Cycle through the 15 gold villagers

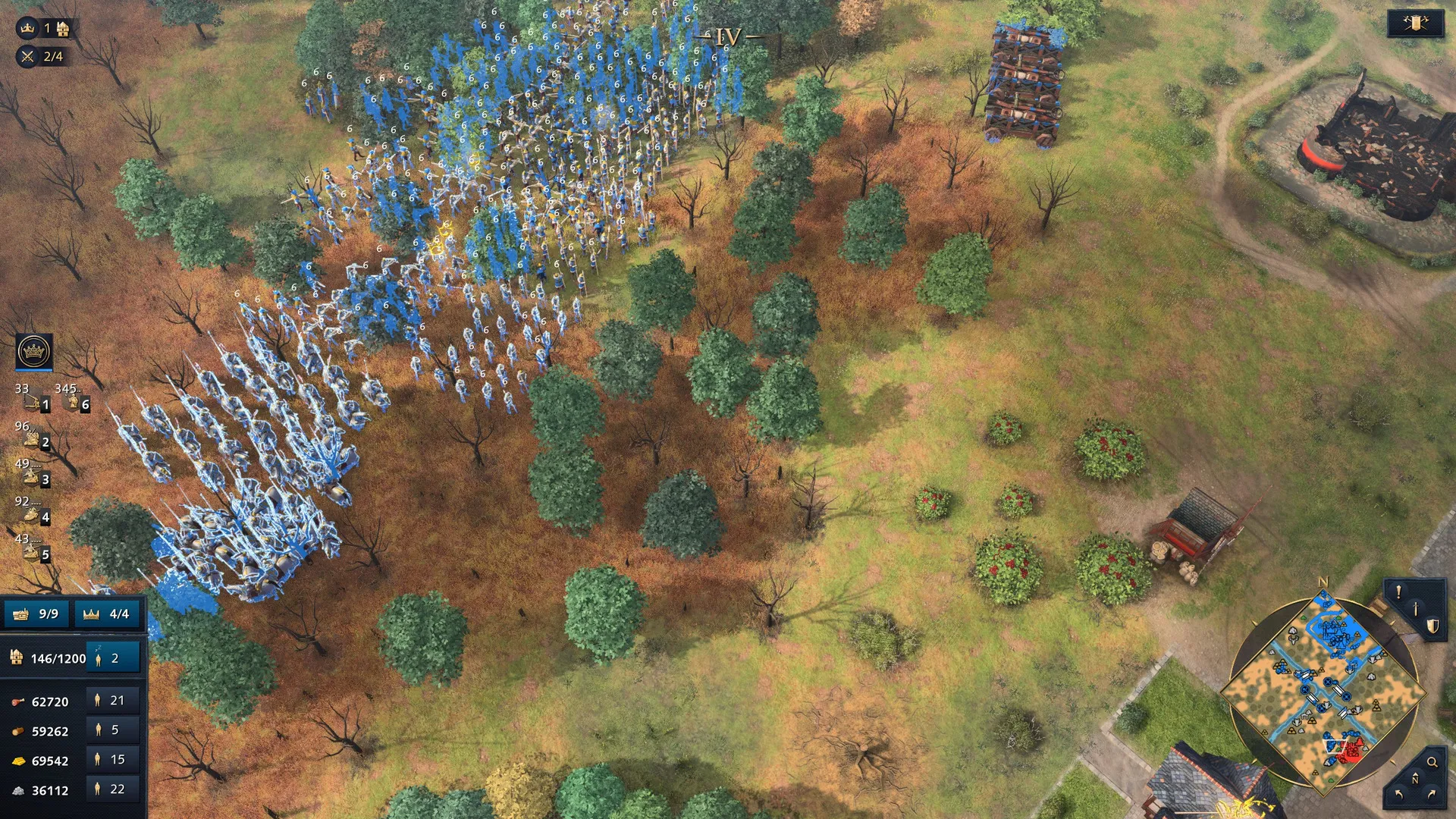[112, 760]
